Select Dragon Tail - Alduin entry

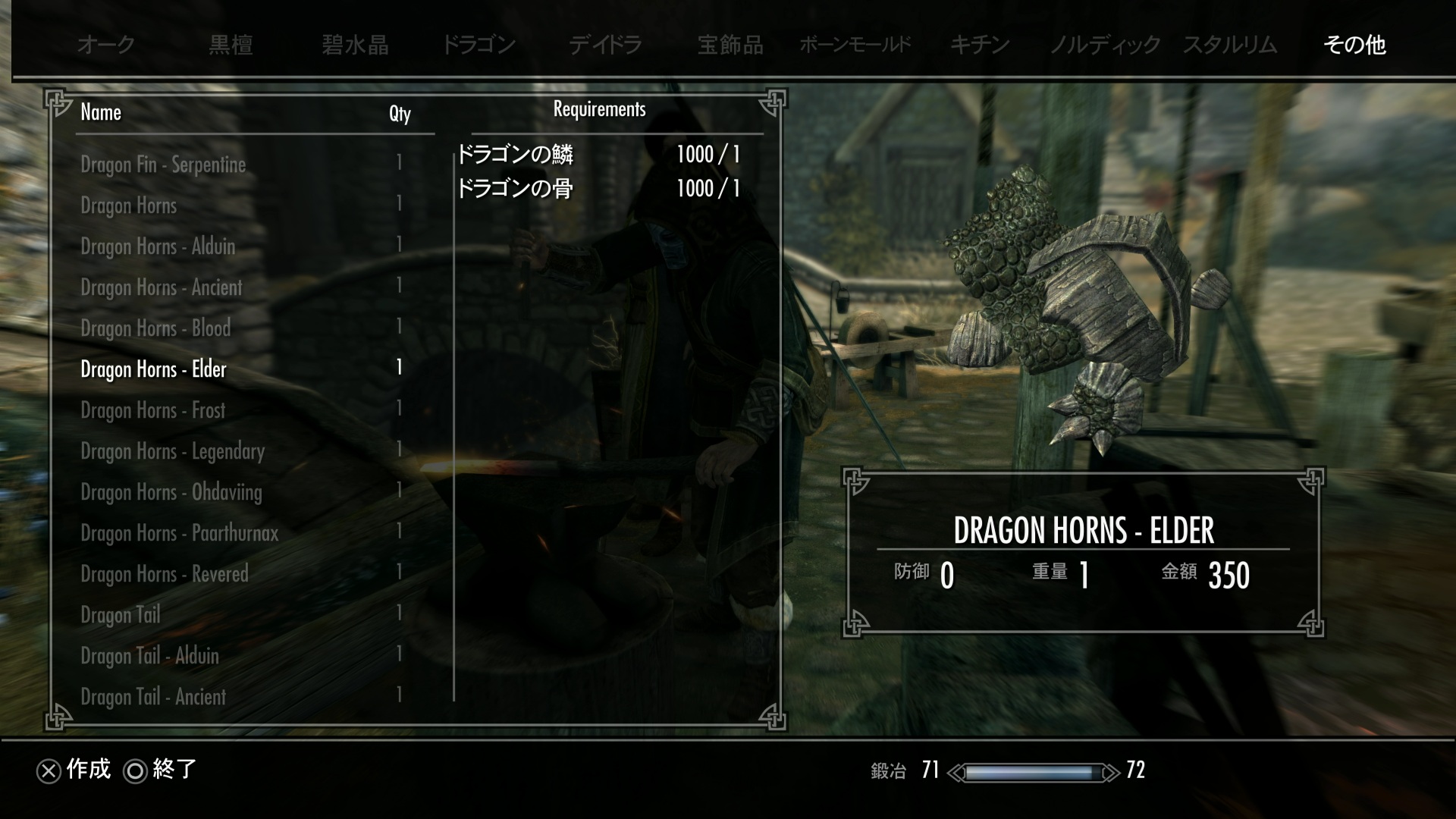point(149,656)
